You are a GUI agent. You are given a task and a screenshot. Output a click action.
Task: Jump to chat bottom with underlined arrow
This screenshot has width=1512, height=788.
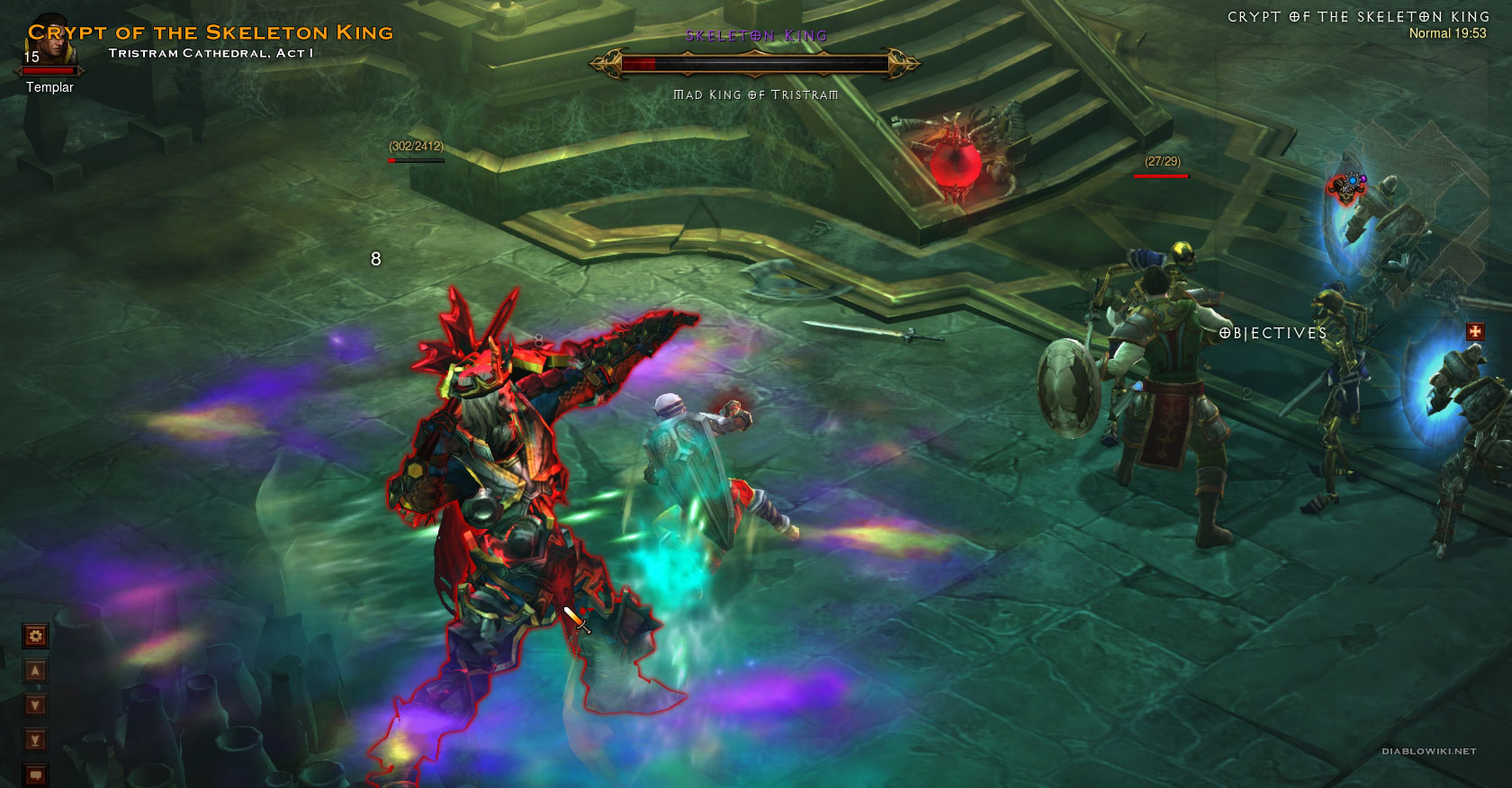pyautogui.click(x=35, y=740)
